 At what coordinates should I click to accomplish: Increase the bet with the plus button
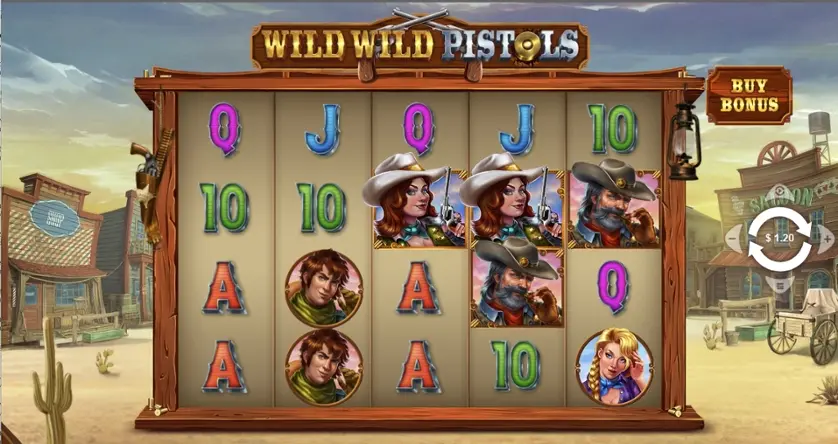point(827,239)
